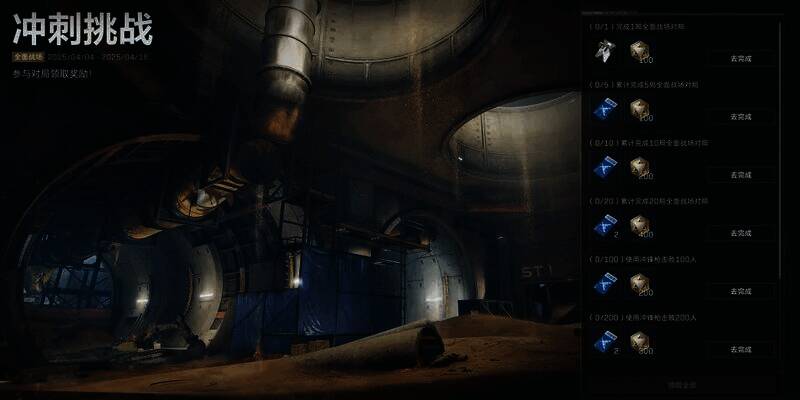
Task: Go complete the 10-match cumulative challenge
Action: (740, 174)
